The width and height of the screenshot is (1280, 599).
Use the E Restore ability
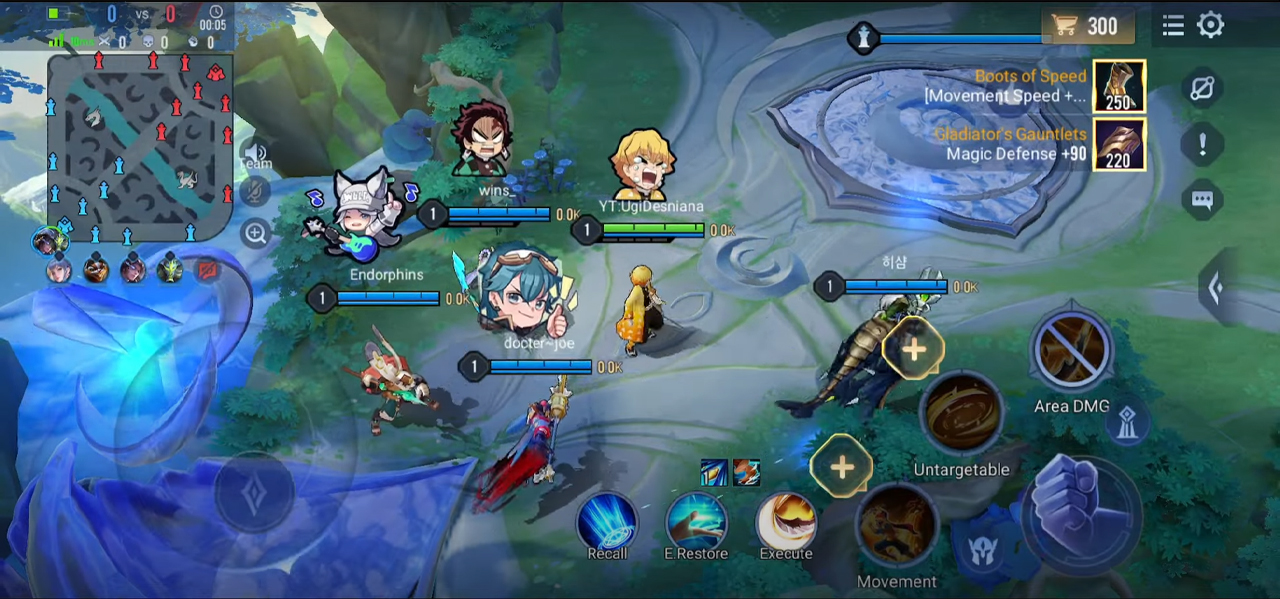(x=696, y=521)
